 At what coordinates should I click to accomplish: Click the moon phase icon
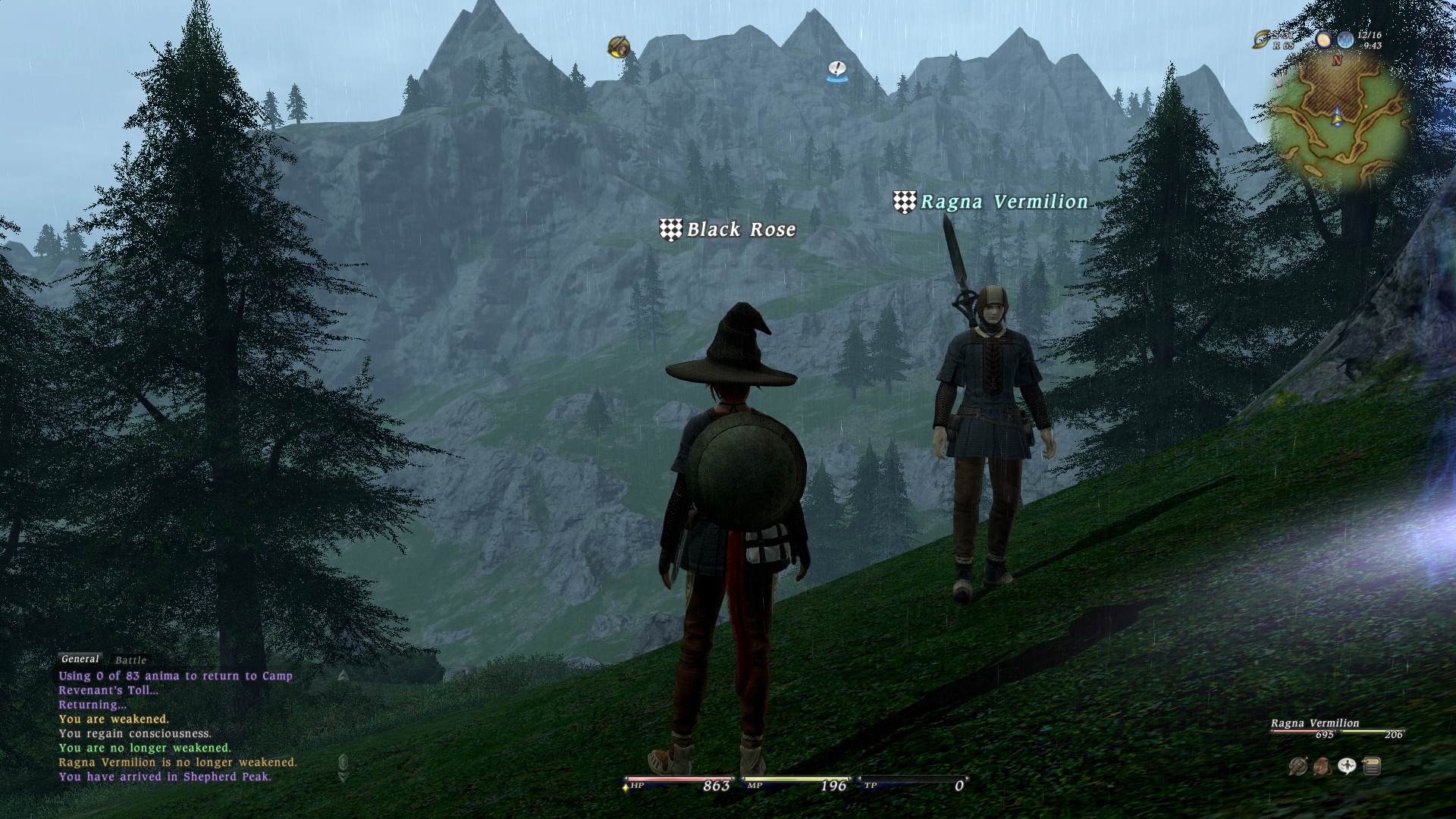1324,39
